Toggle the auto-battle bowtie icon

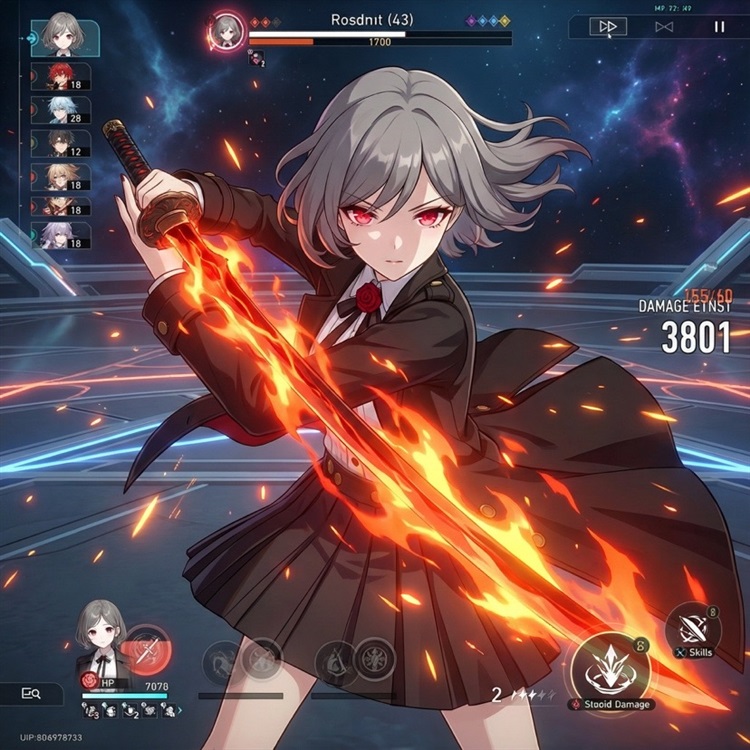(x=663, y=27)
